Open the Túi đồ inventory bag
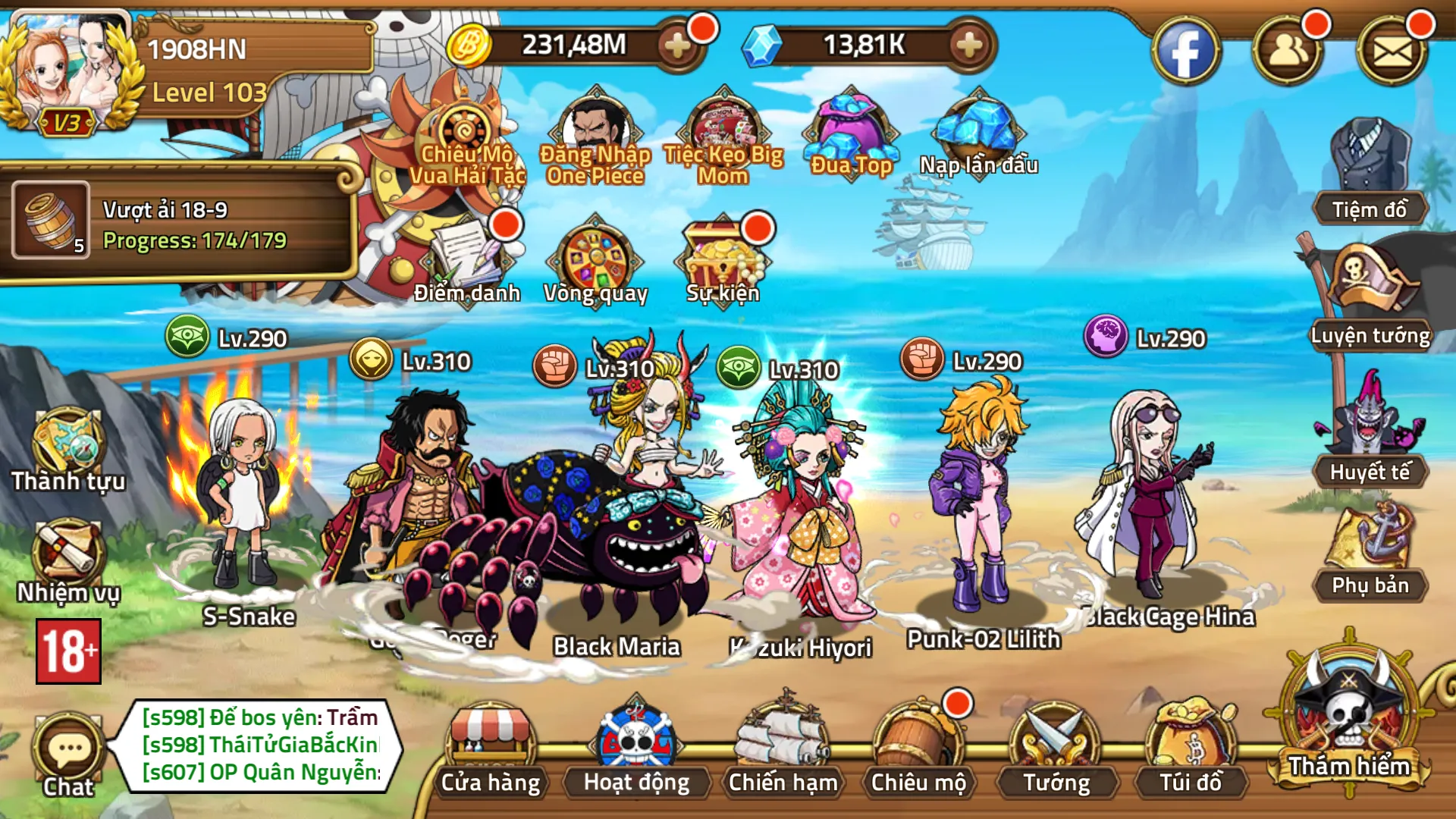Screen dimensions: 1456x819 click(x=1191, y=747)
